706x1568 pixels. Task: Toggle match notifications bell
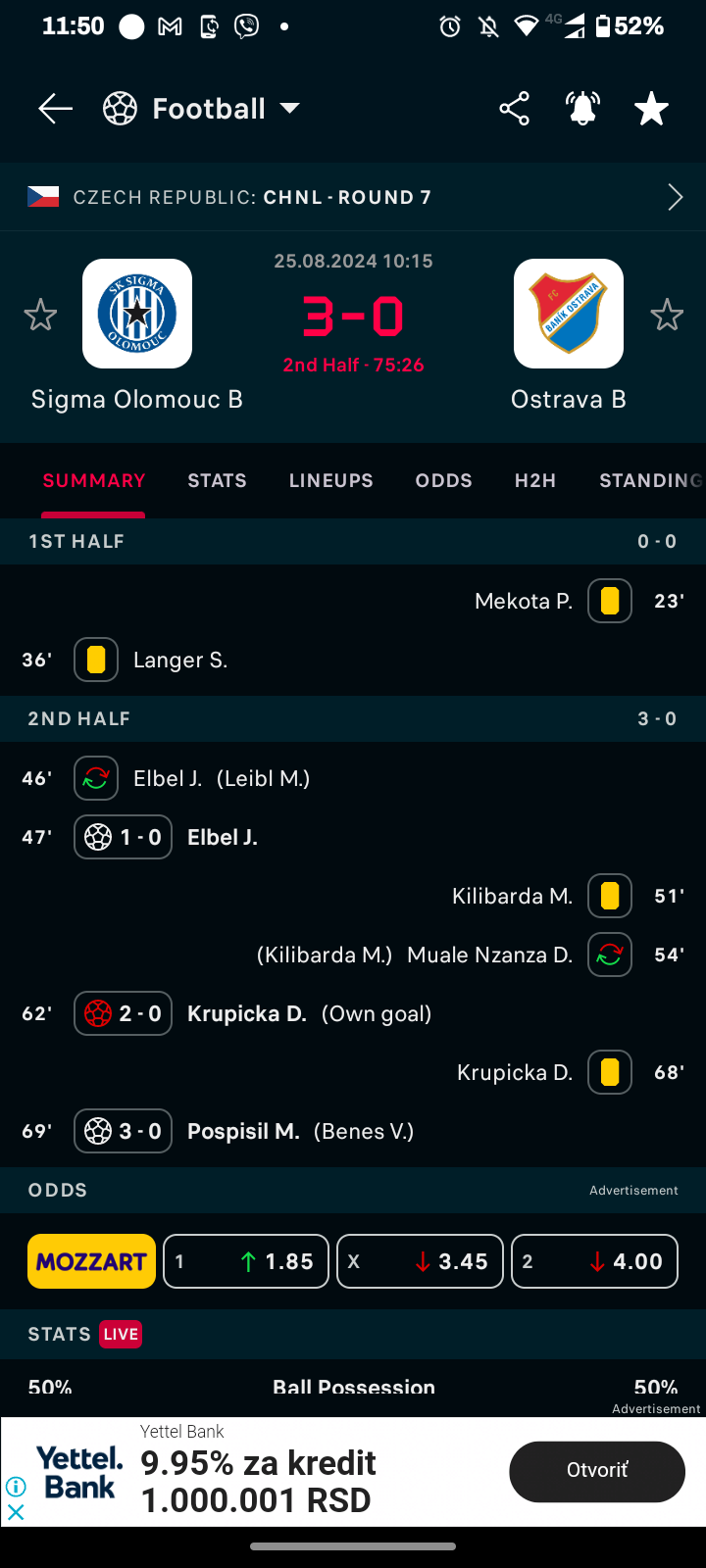point(582,109)
